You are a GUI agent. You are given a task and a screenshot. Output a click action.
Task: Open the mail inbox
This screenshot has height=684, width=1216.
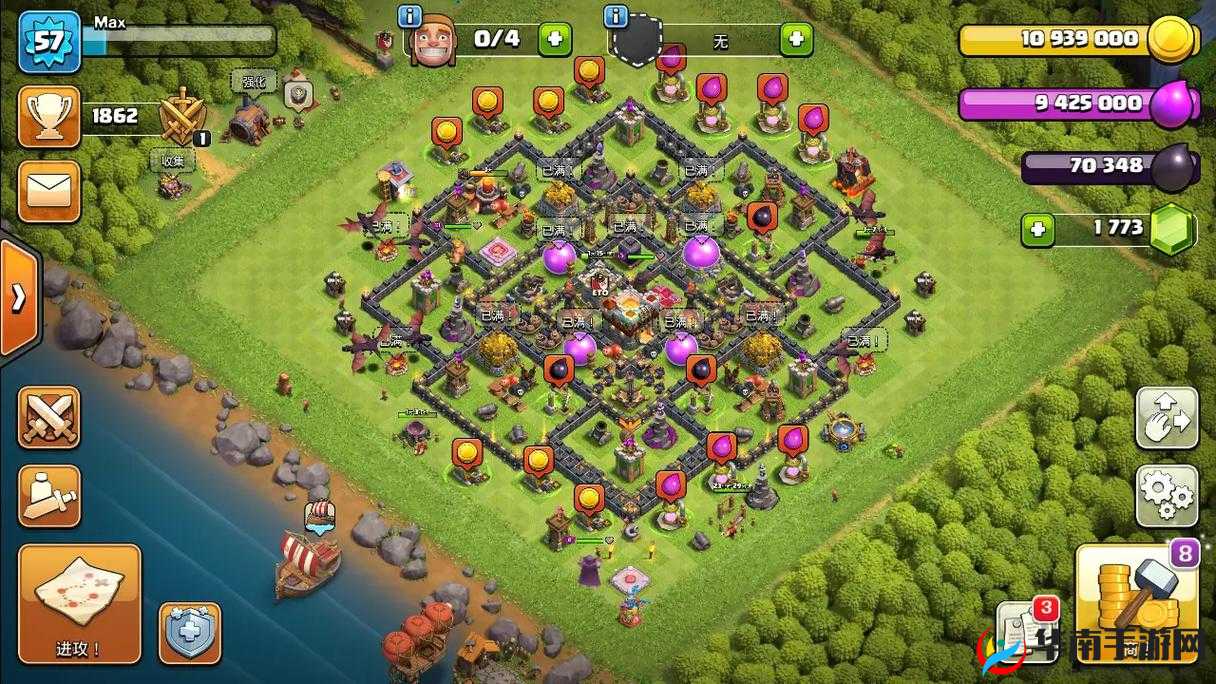(x=49, y=191)
